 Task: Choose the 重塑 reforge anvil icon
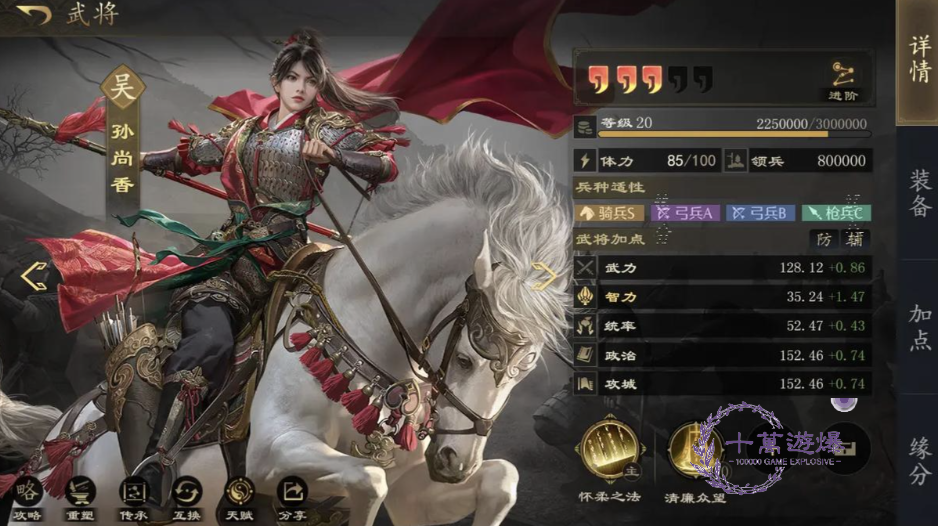pyautogui.click(x=79, y=494)
